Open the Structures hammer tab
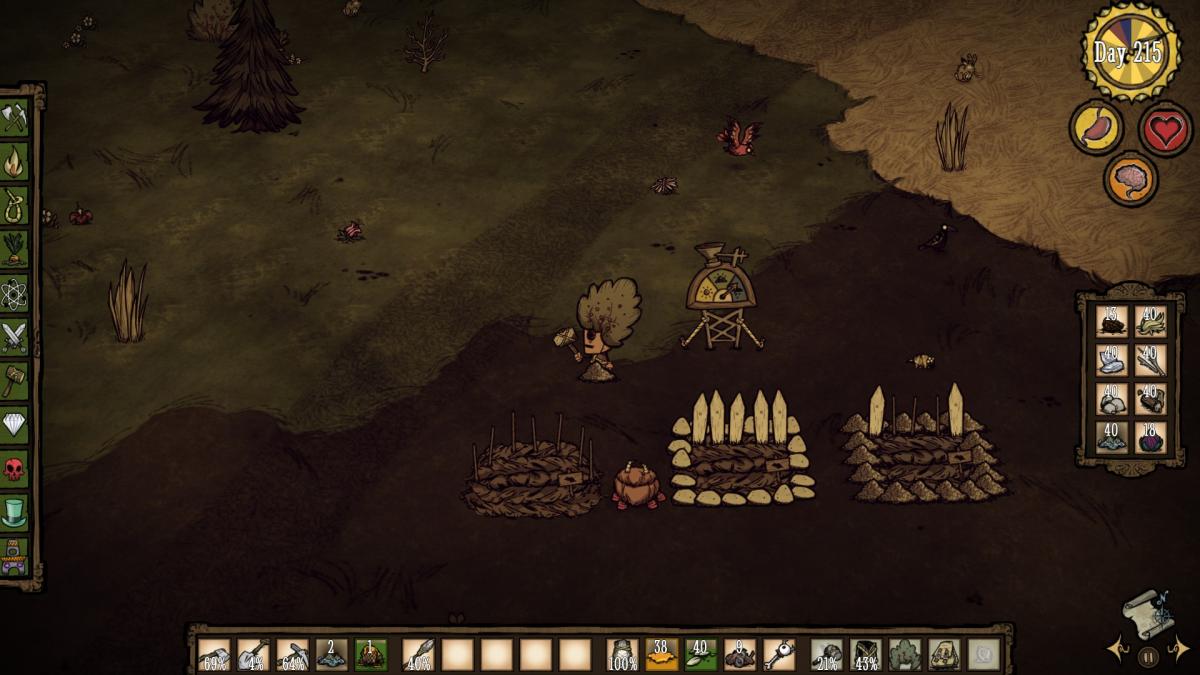This screenshot has width=1200, height=675. click(x=14, y=380)
